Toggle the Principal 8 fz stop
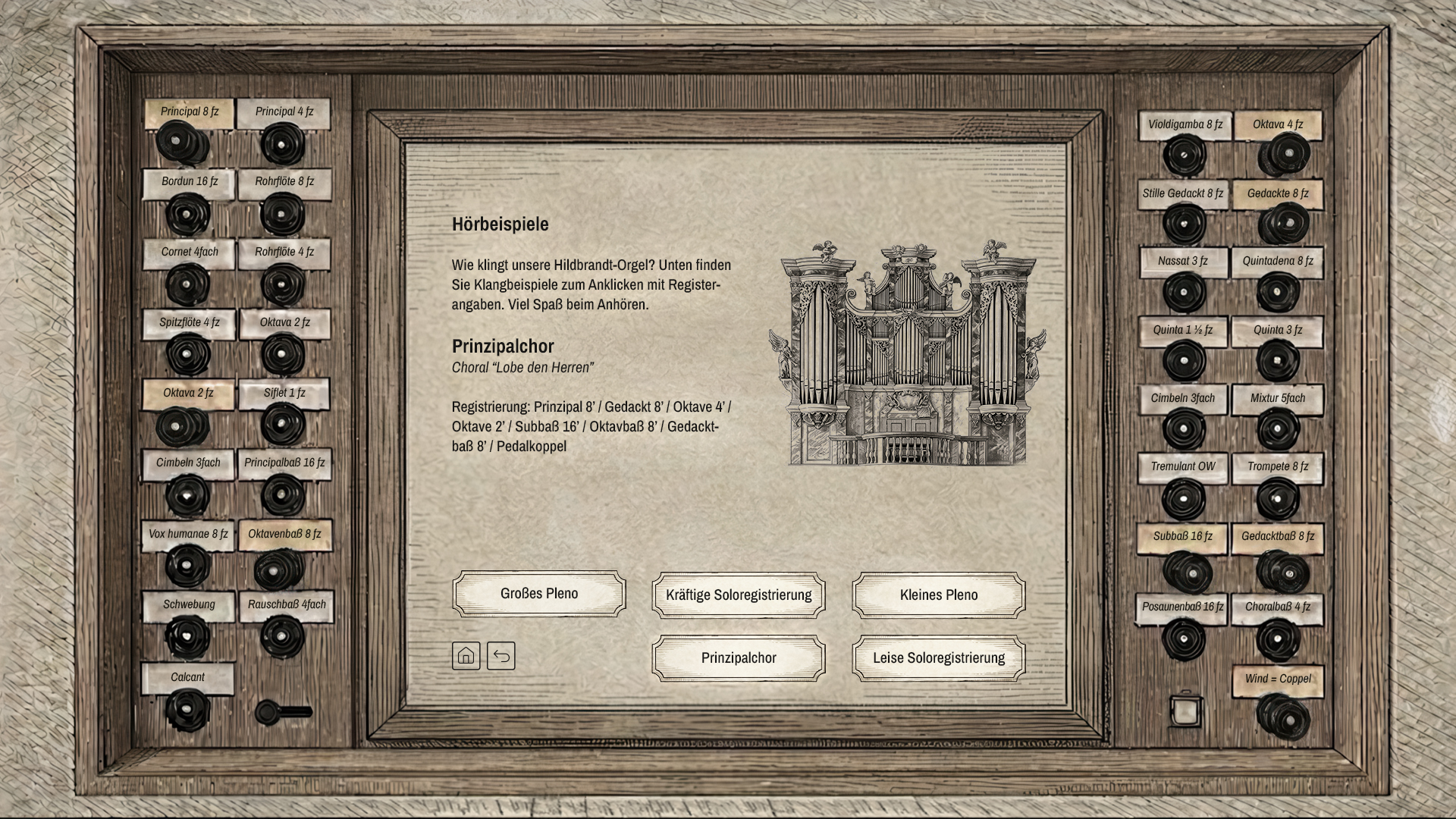The image size is (1456, 819). pos(182,143)
